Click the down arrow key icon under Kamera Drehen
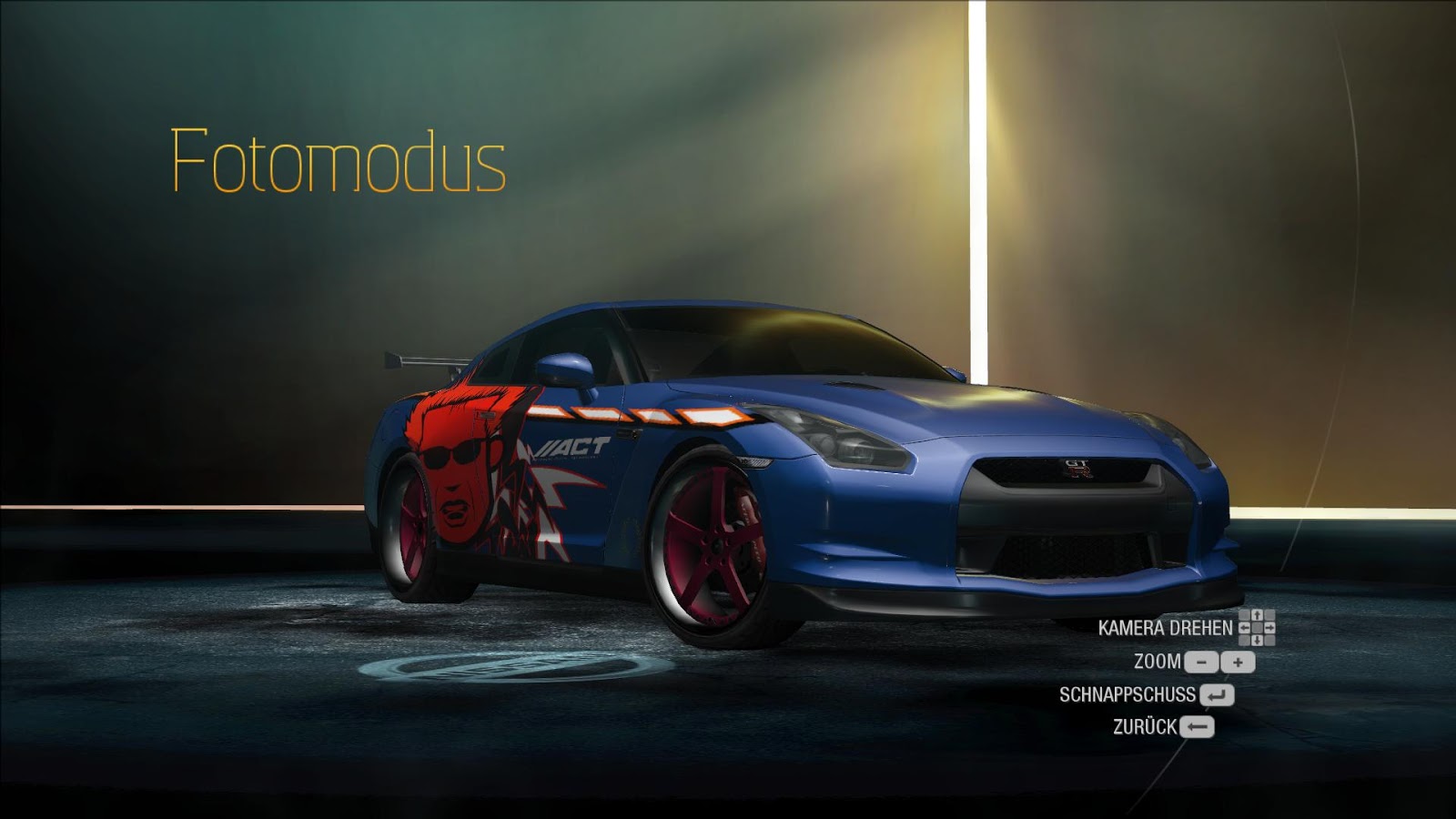1456x819 pixels. [1257, 641]
